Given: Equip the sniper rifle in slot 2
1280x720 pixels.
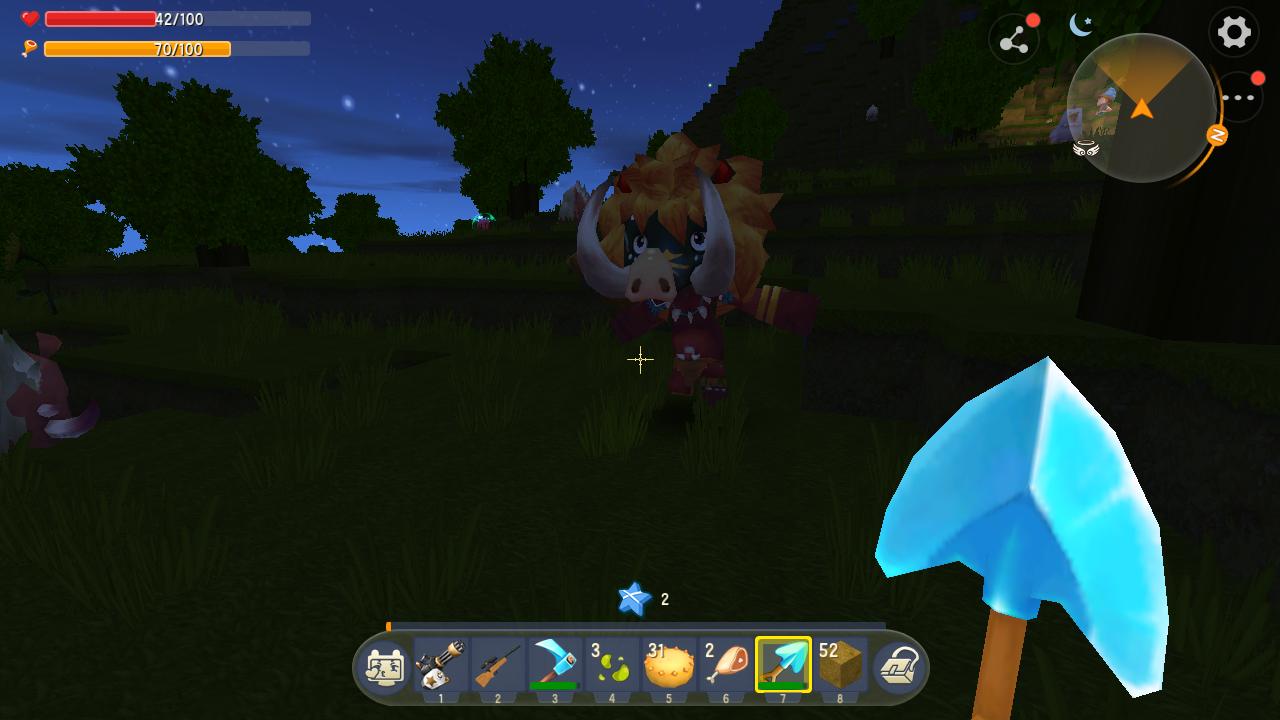Looking at the screenshot, I should (x=498, y=665).
